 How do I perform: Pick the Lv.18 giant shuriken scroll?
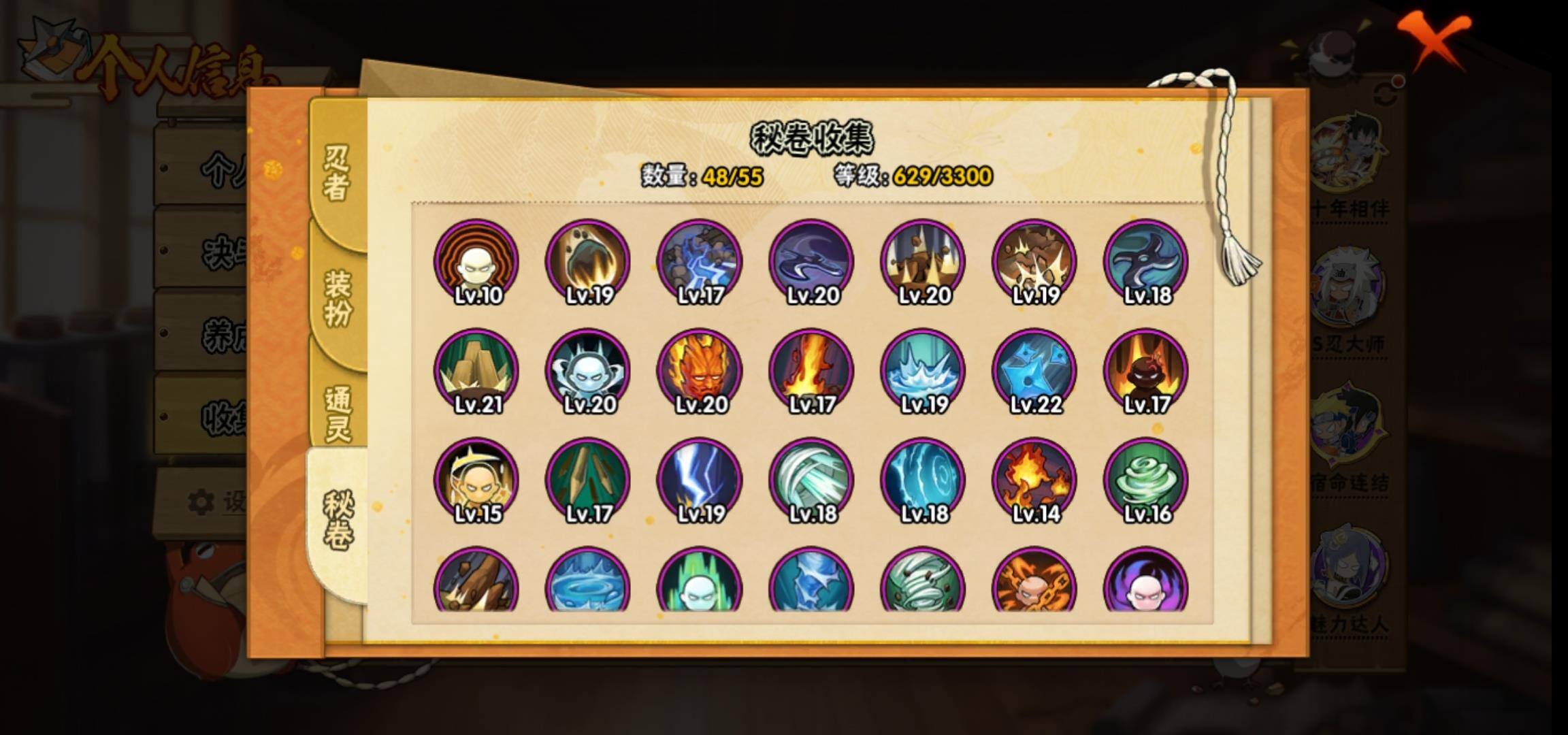click(1146, 262)
